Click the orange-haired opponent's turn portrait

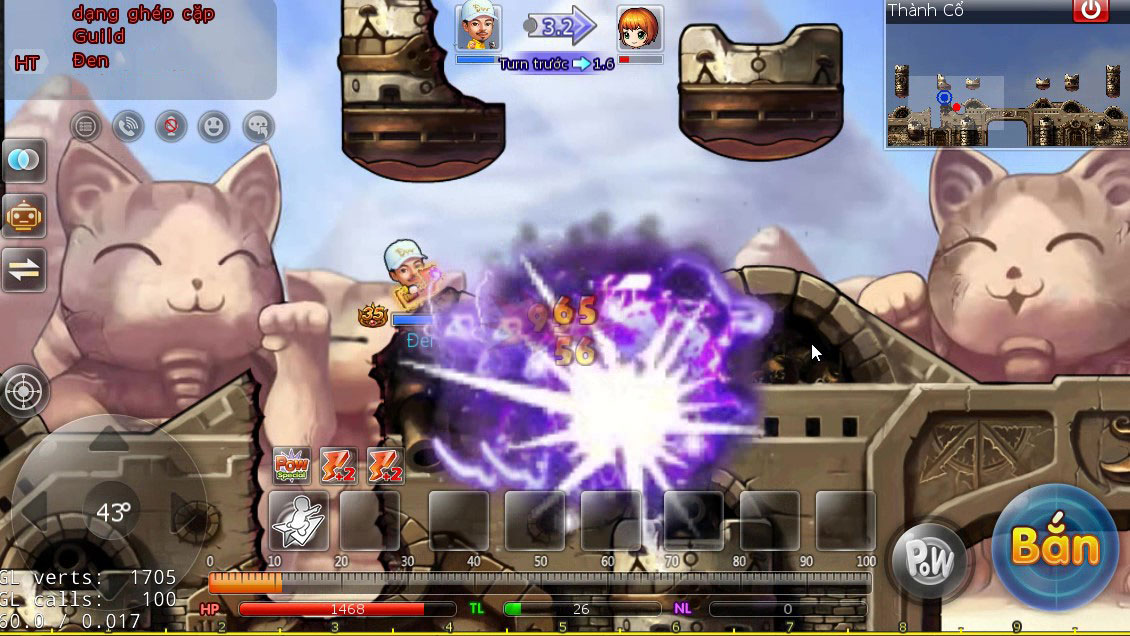pyautogui.click(x=640, y=27)
